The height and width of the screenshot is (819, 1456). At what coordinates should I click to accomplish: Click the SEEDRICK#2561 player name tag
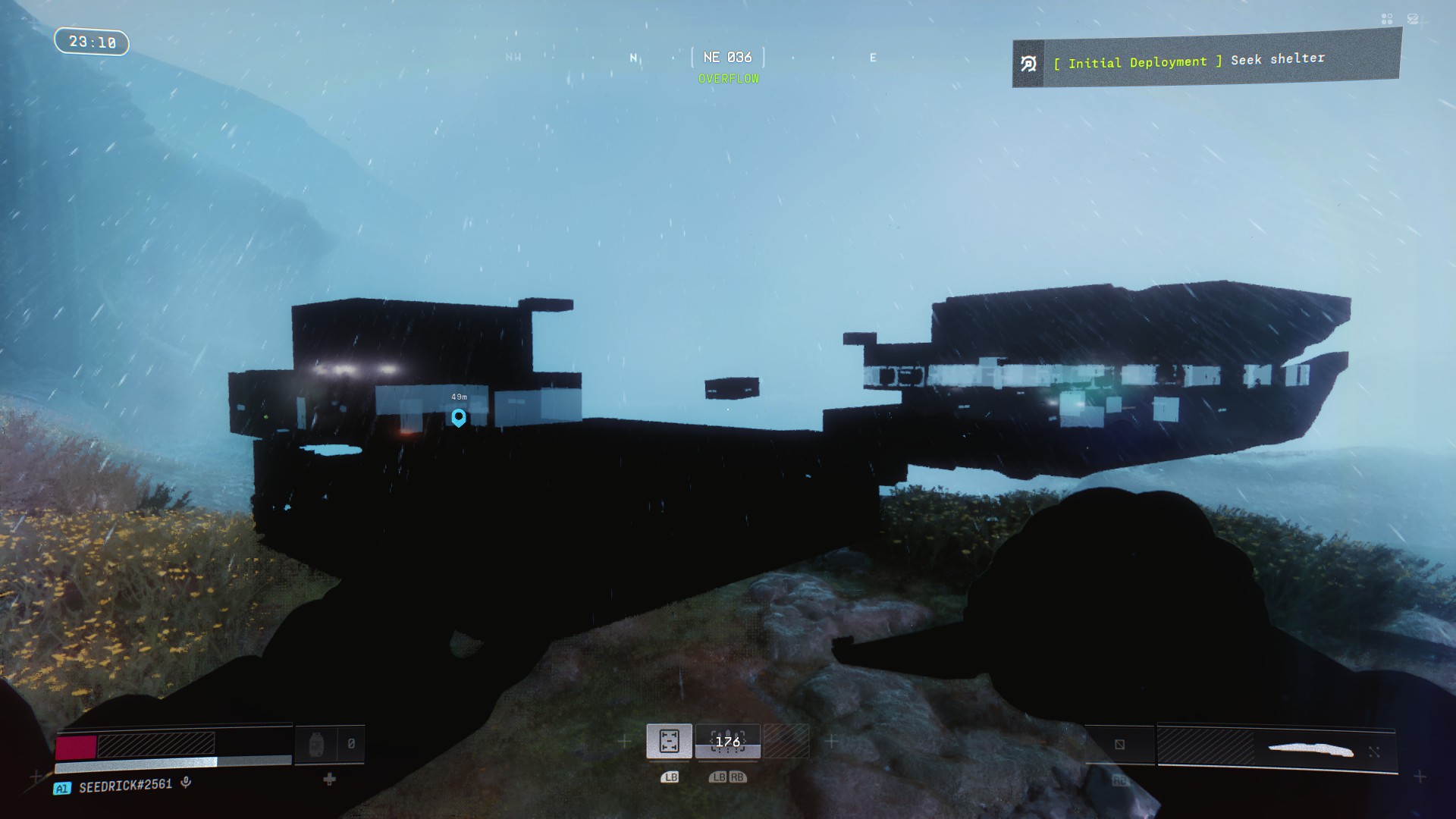(125, 786)
